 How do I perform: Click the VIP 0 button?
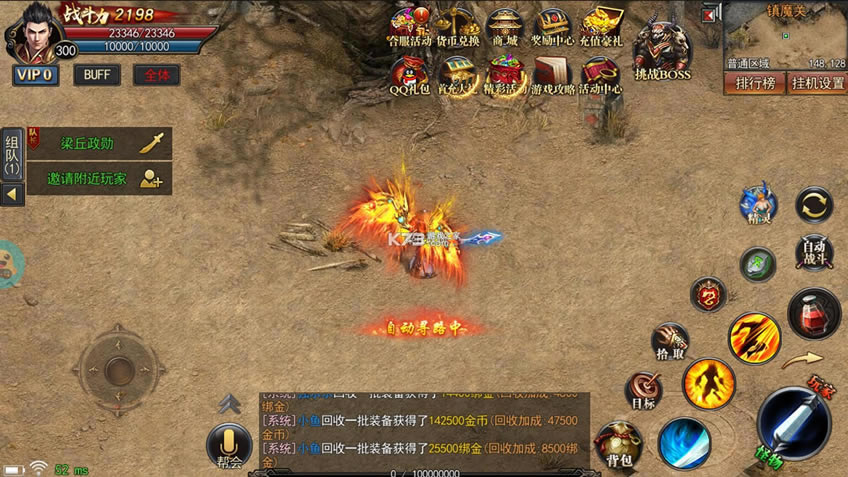pos(35,75)
